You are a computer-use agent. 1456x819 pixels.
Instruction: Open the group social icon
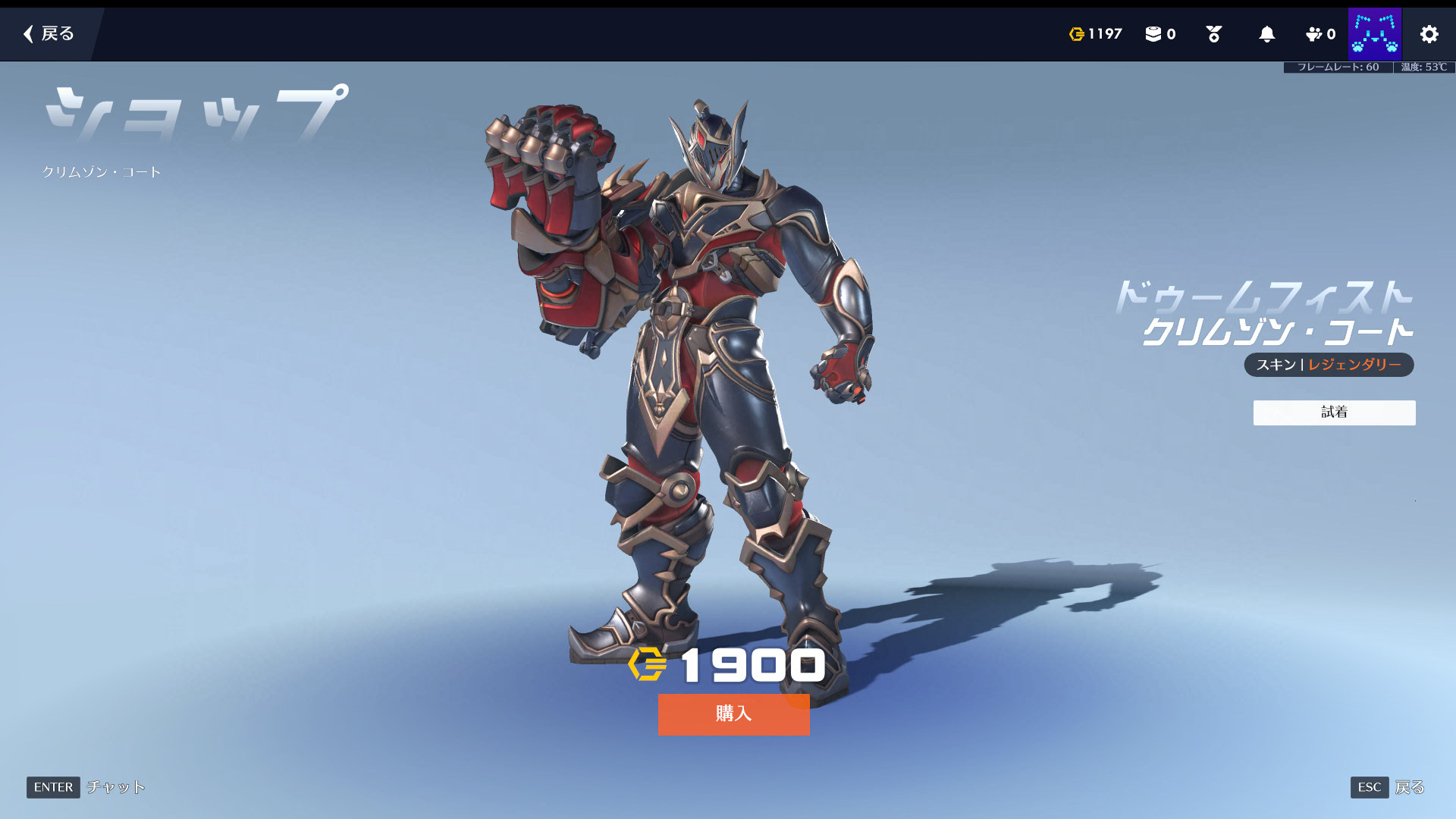click(x=1319, y=34)
